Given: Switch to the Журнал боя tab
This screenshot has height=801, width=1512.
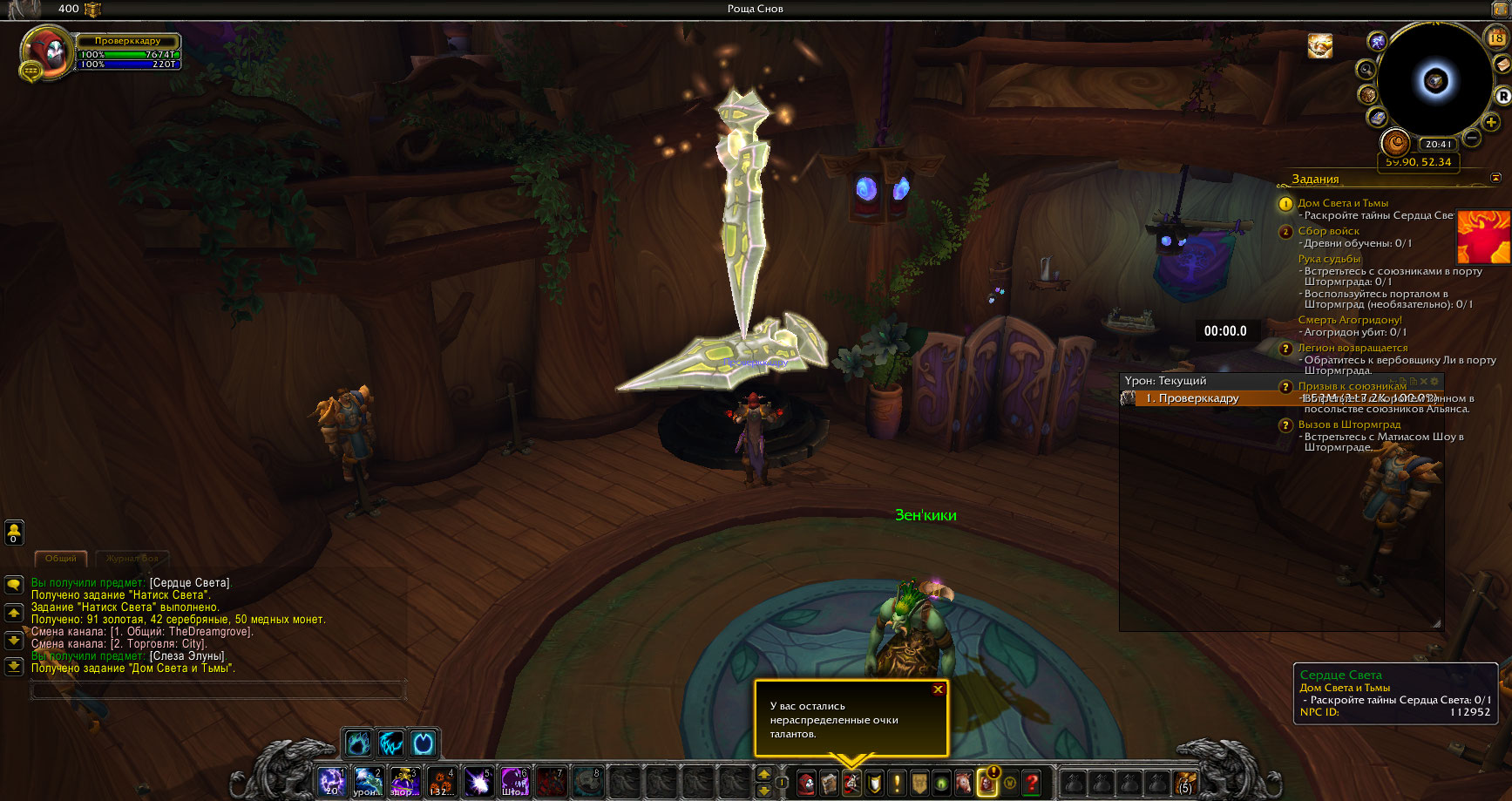Looking at the screenshot, I should 132,558.
